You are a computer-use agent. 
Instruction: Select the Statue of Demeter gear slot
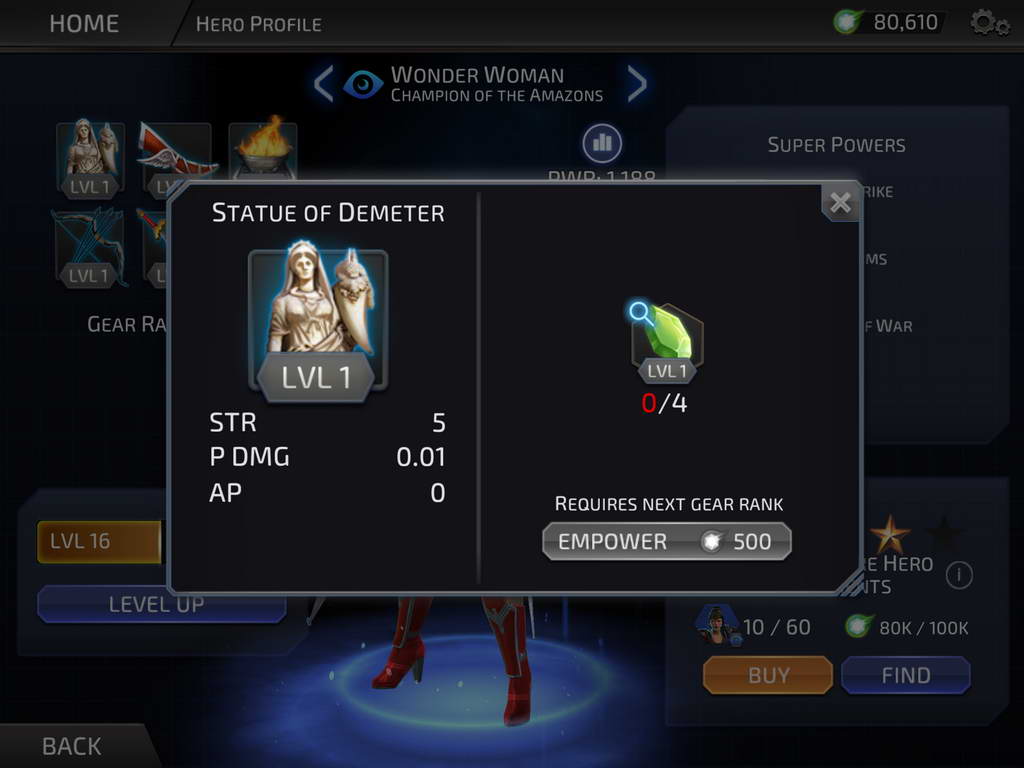[91, 155]
